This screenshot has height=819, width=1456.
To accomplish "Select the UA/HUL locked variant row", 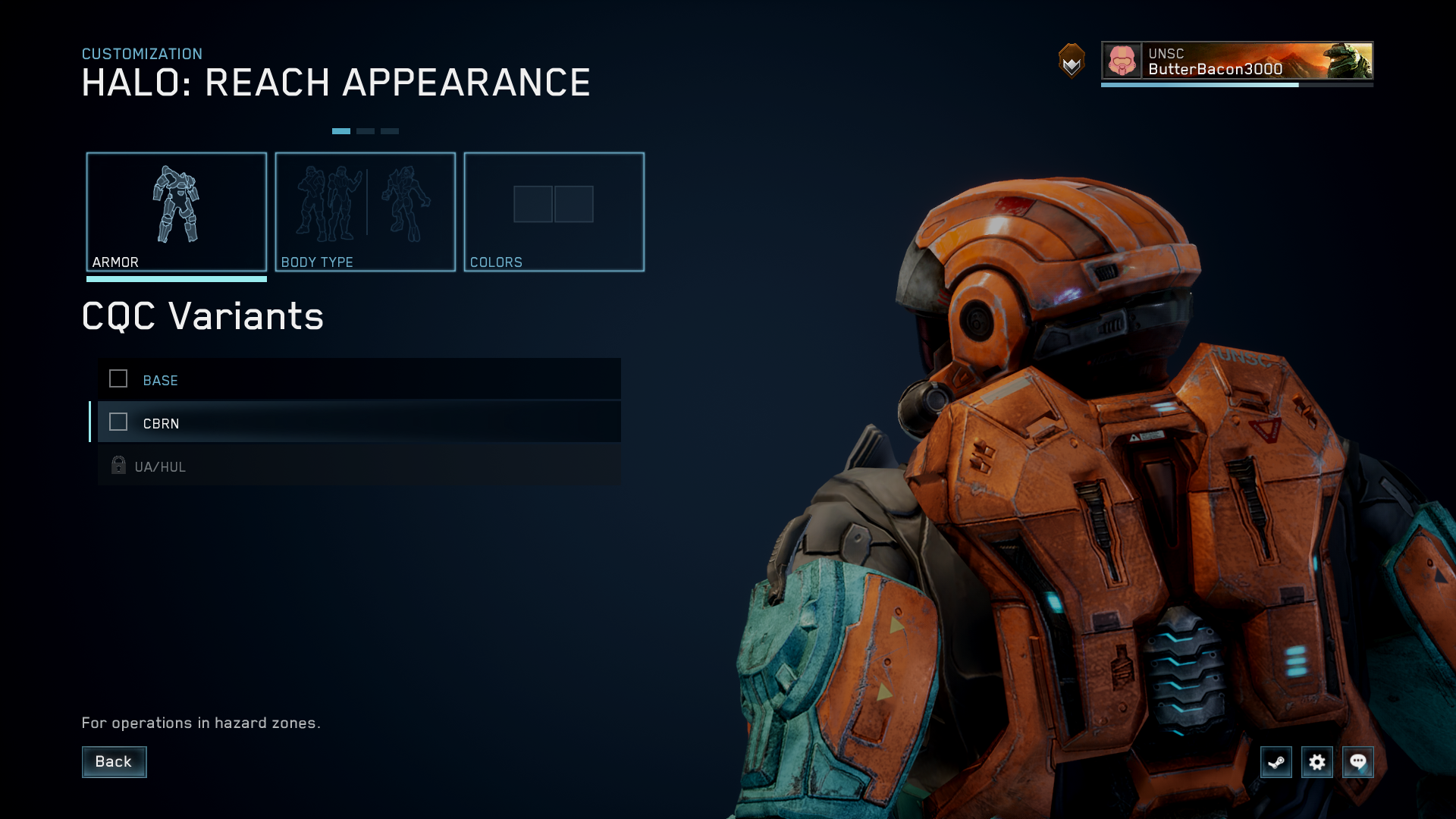I will (356, 466).
